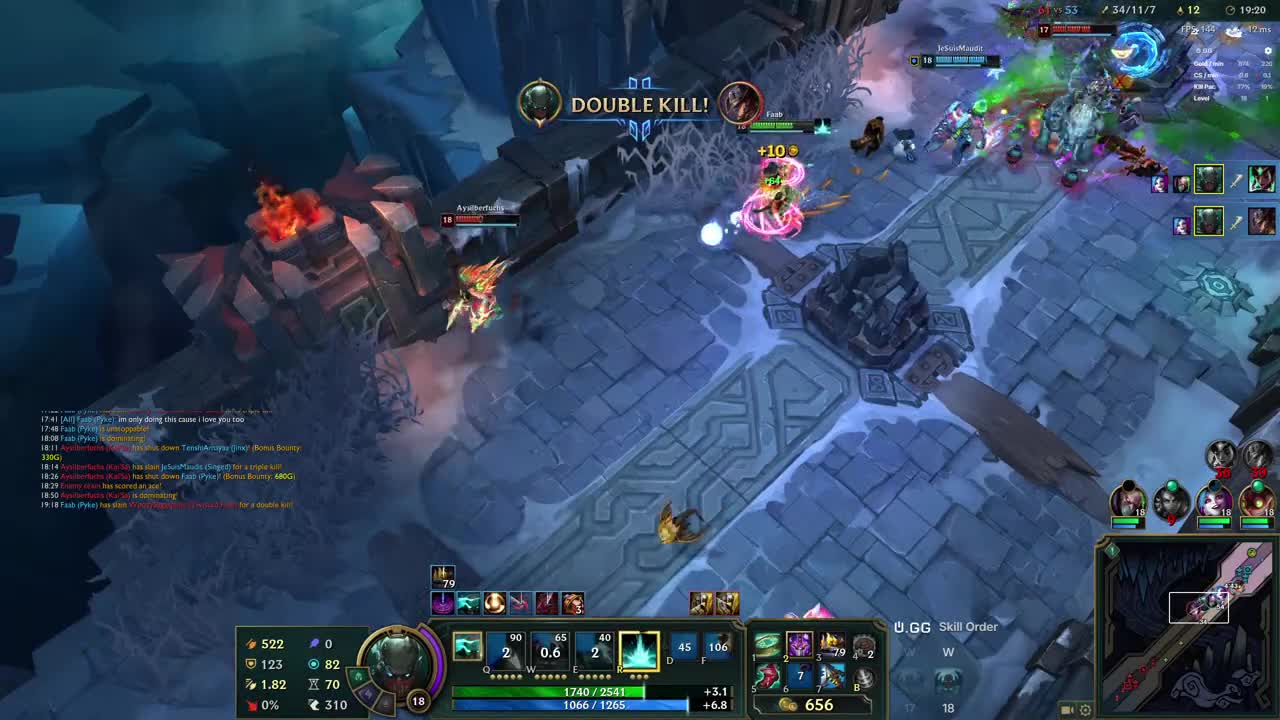This screenshot has height=720, width=1280.
Task: Use the green item in slot 1
Action: point(768,645)
